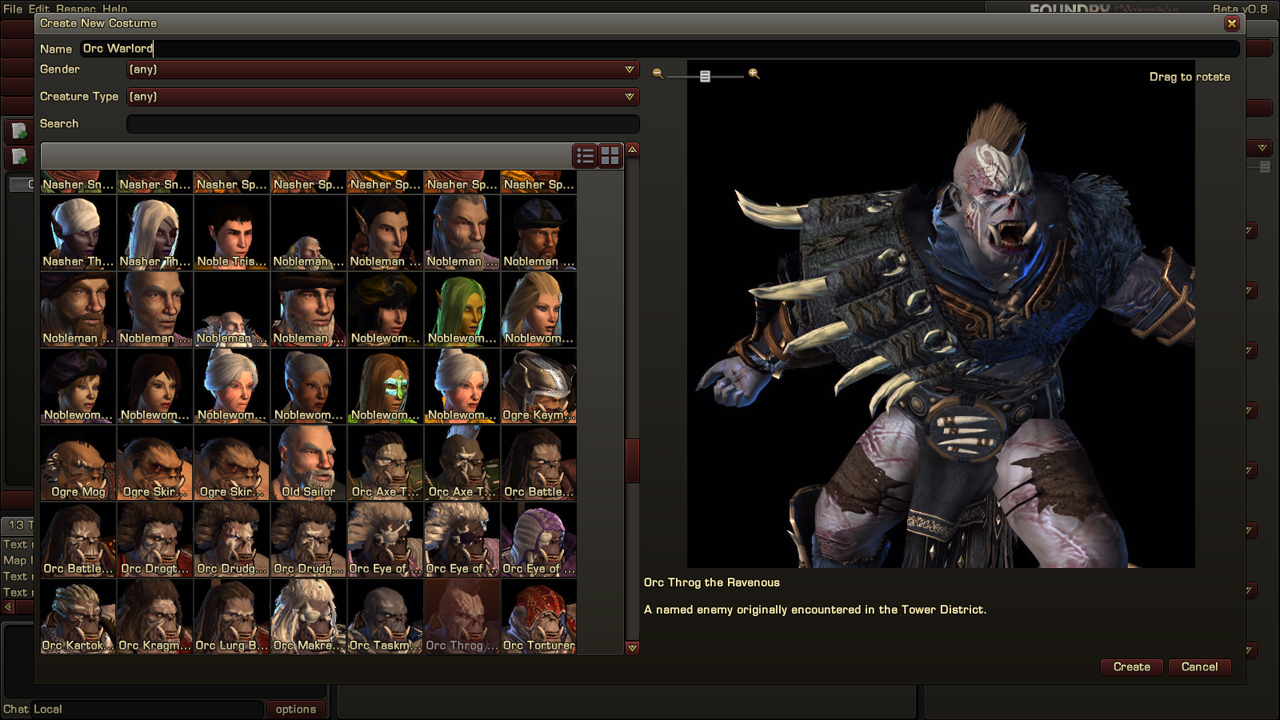Open the File menu
The width and height of the screenshot is (1280, 720).
coord(13,8)
